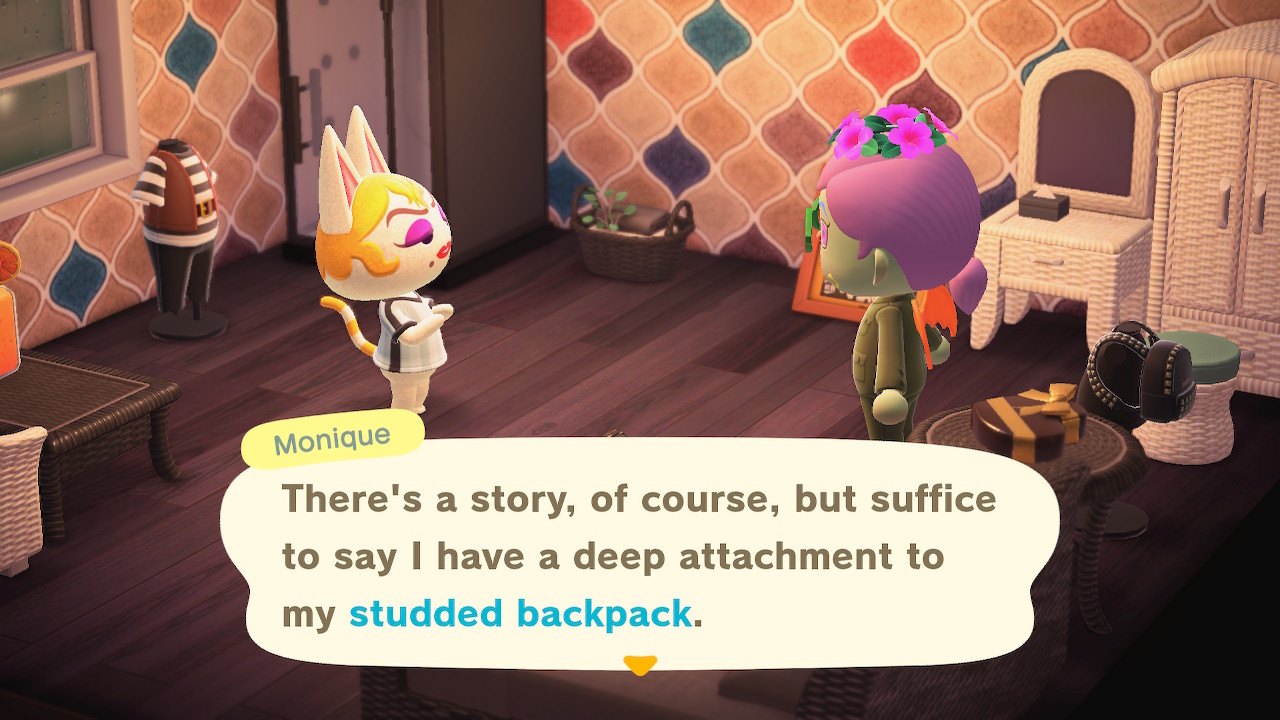Click Monique's speech bubble text box

click(640, 553)
